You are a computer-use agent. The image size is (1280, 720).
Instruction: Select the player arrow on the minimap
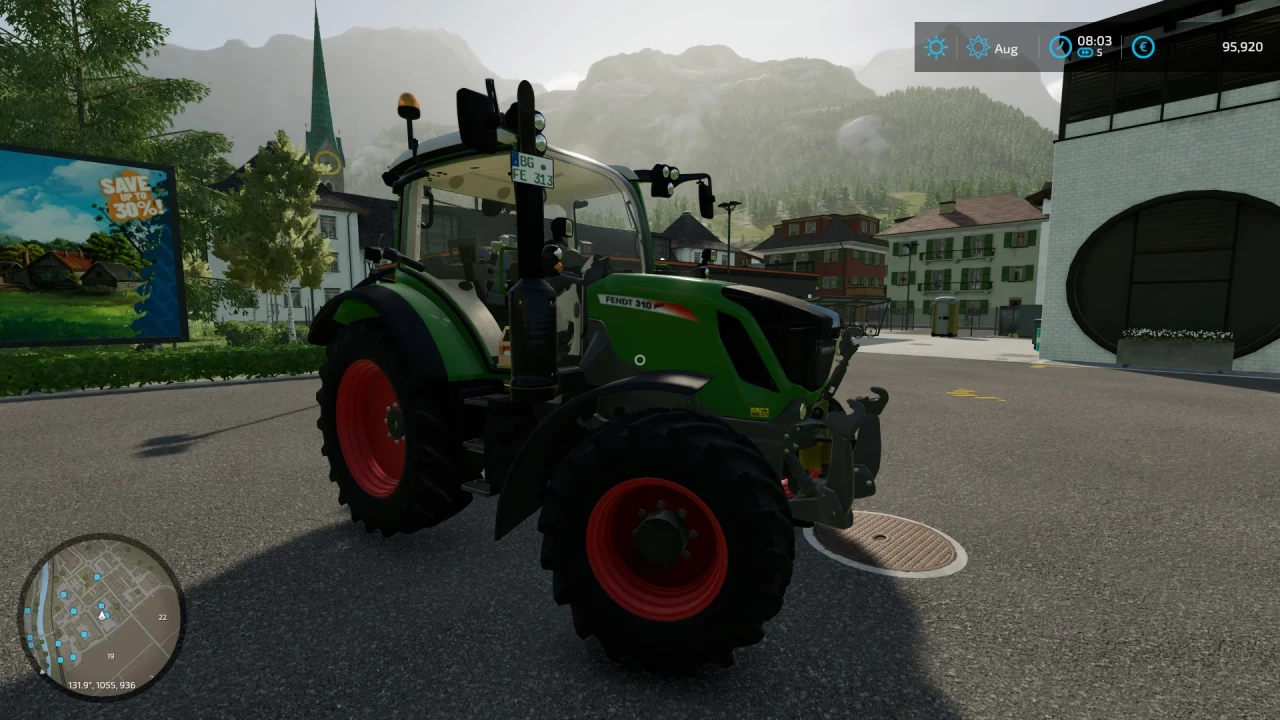(x=101, y=616)
